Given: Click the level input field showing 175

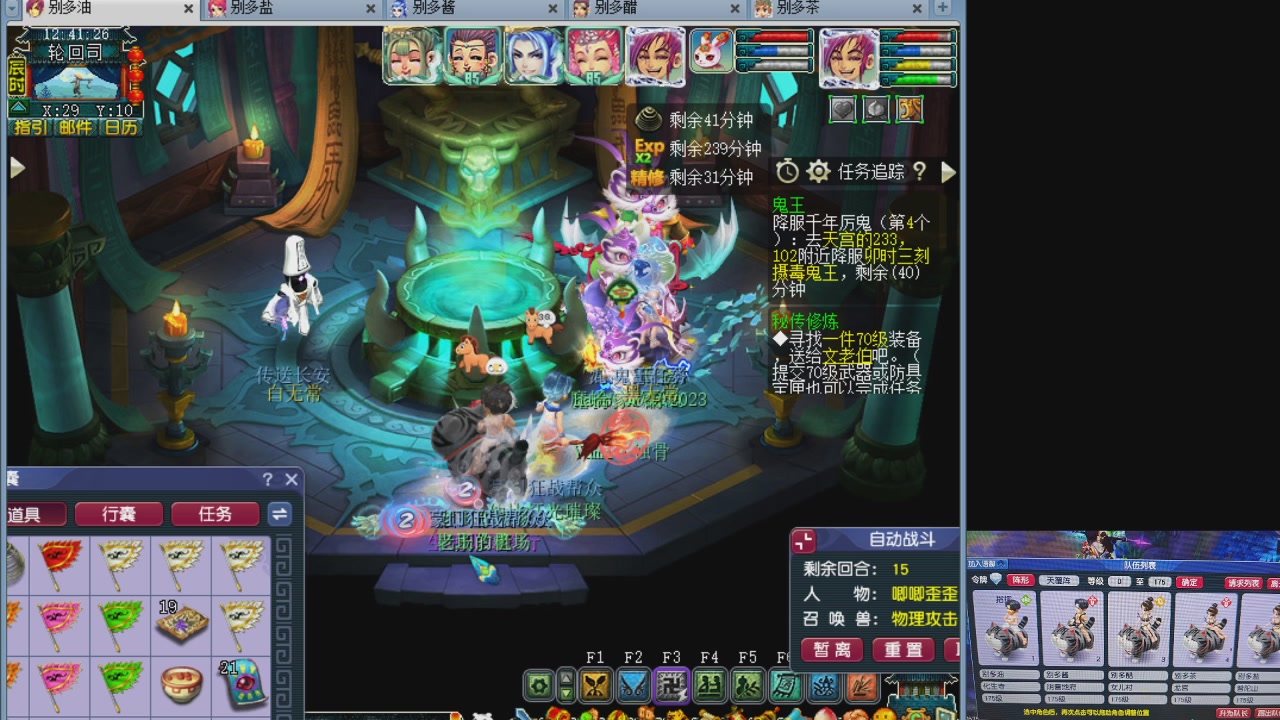Looking at the screenshot, I should 1161,582.
